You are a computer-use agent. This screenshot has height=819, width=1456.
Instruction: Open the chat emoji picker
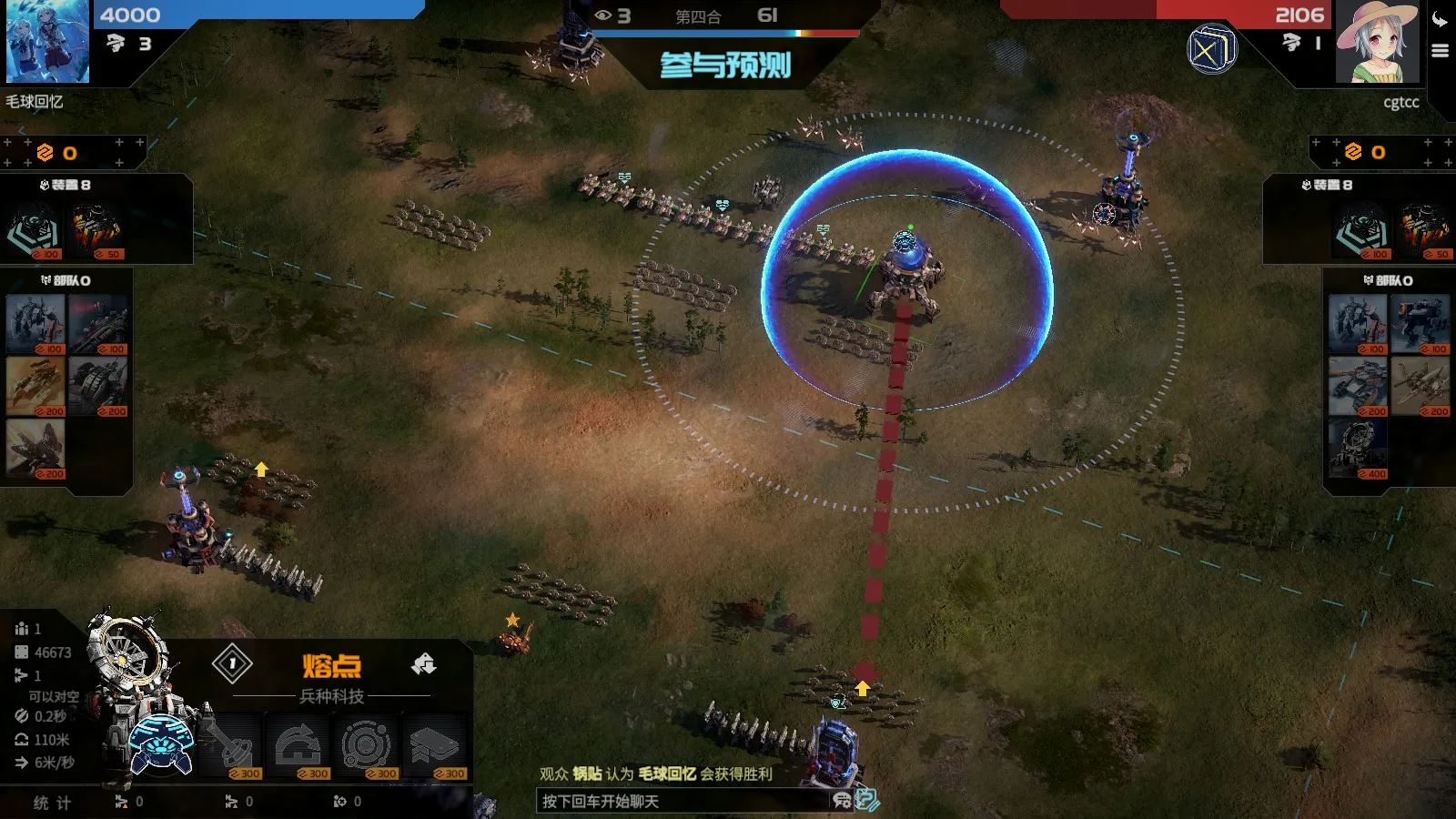tap(842, 801)
